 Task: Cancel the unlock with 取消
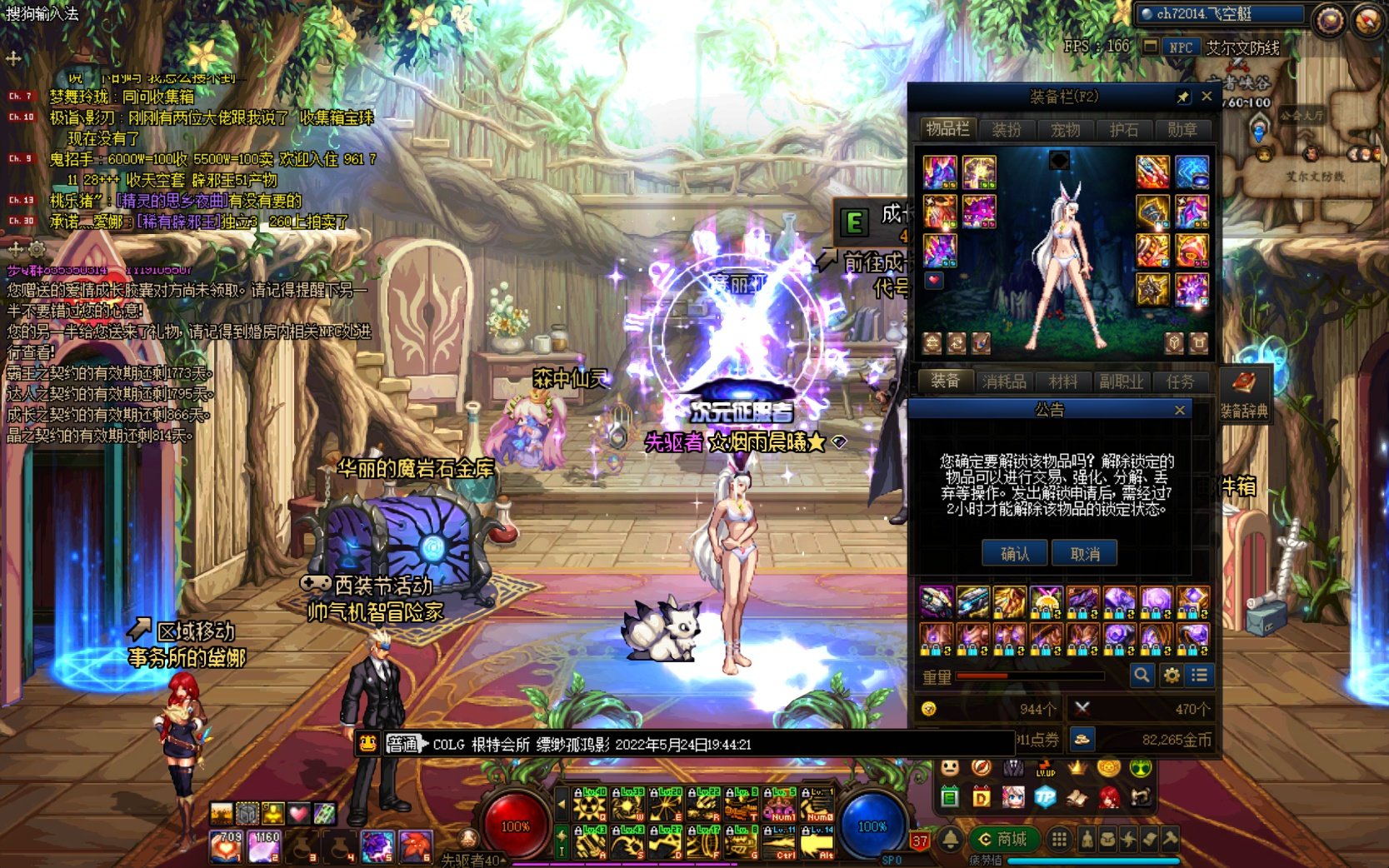[1084, 554]
